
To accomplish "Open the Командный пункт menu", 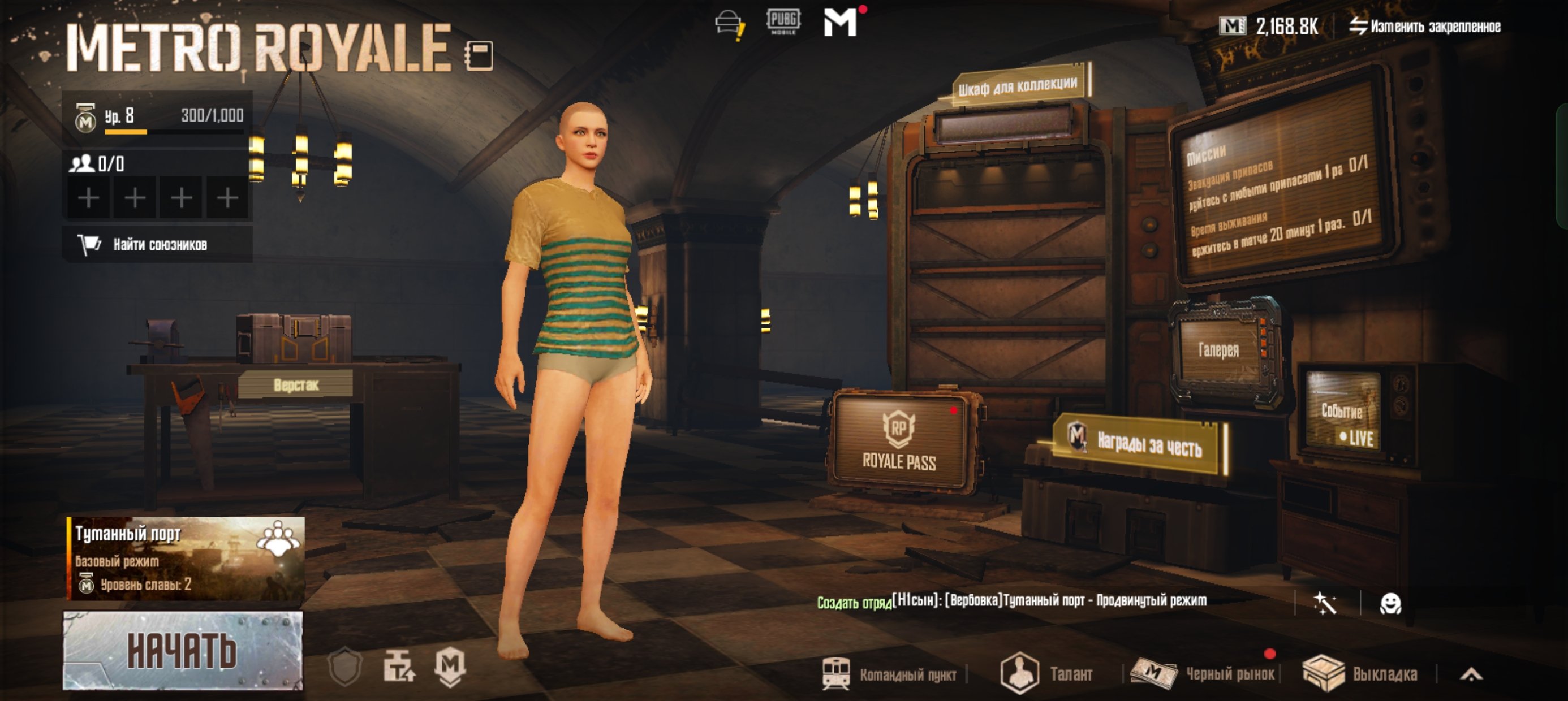I will pos(890,674).
